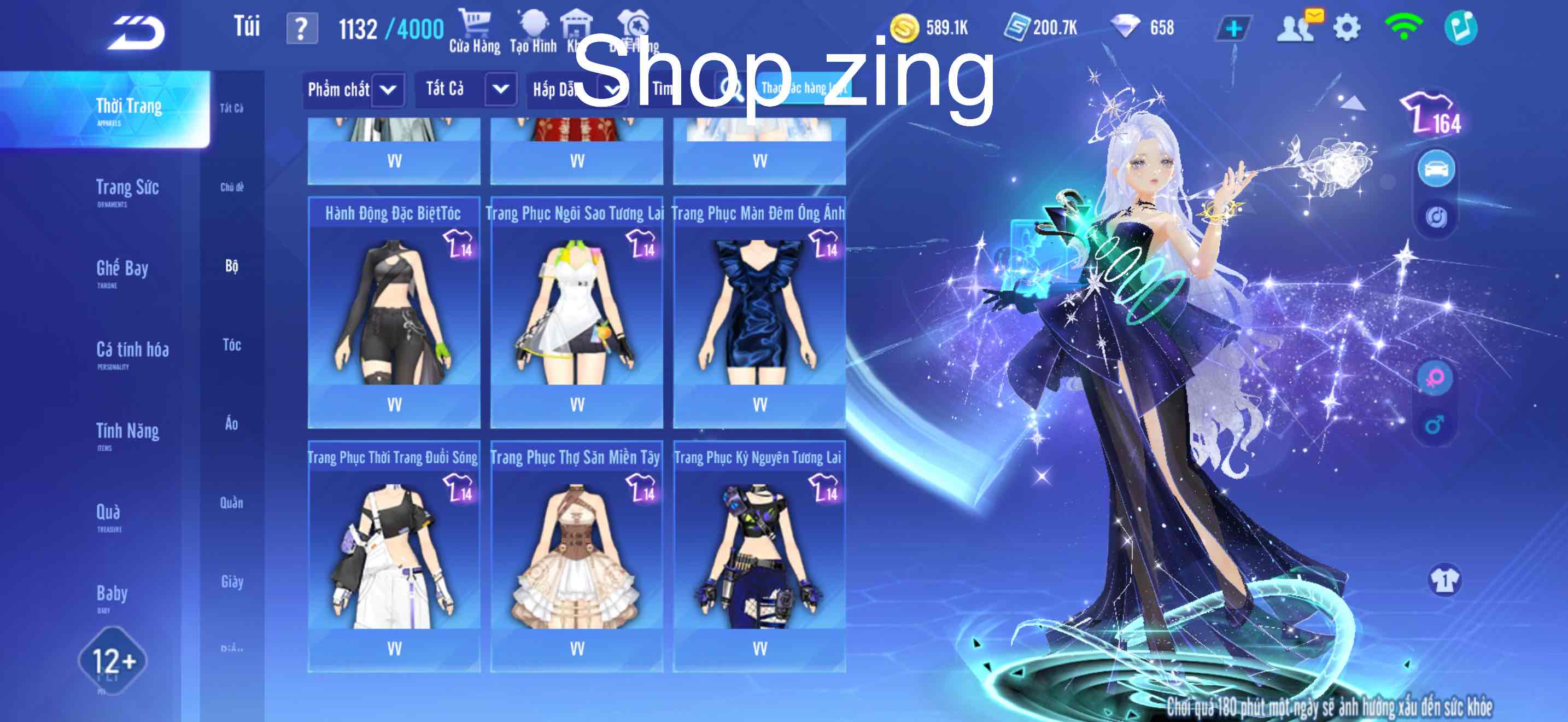Open the friends panel with mail notification
This screenshot has height=722, width=1568.
pos(1296,27)
